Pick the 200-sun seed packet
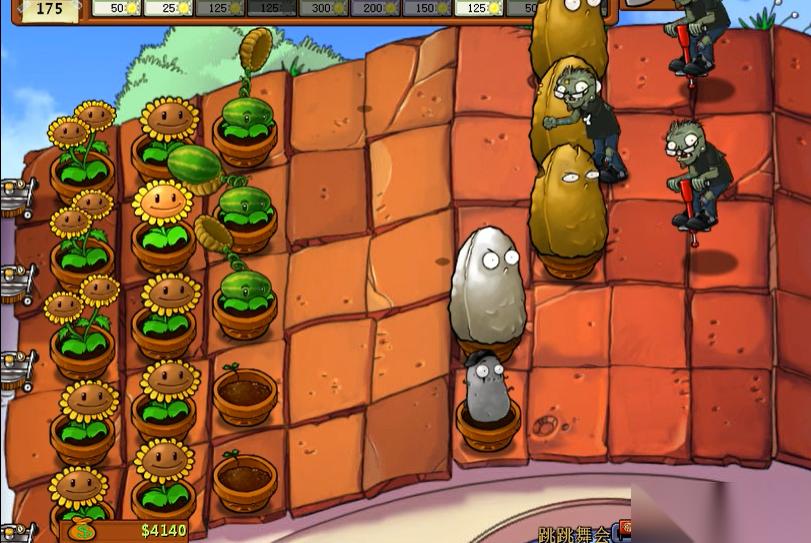811x543 pixels. [x=376, y=8]
